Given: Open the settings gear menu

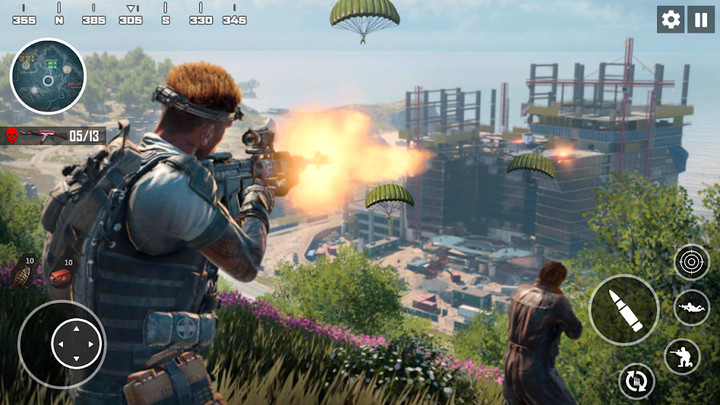Looking at the screenshot, I should point(670,19).
